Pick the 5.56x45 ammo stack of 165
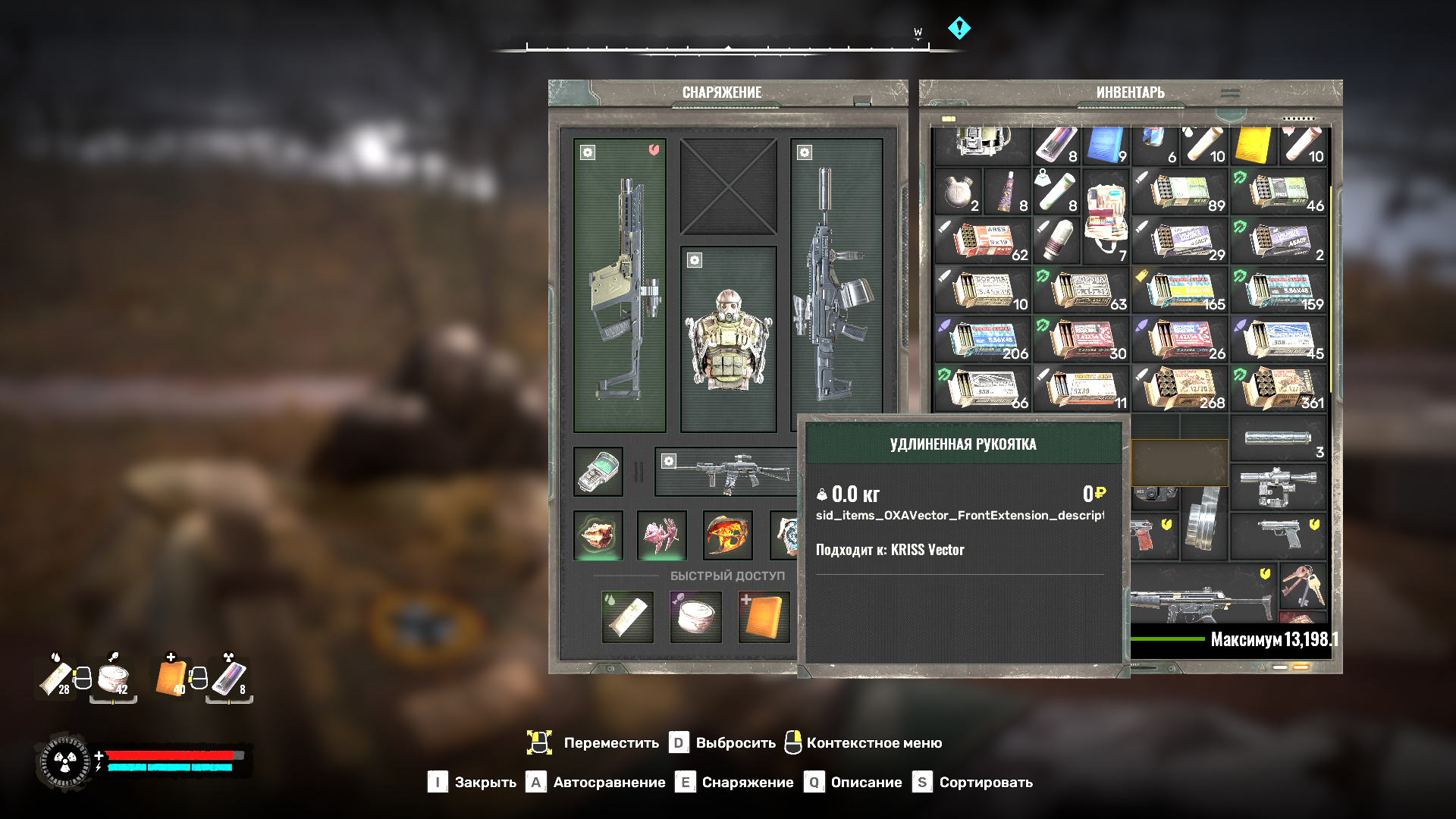 pyautogui.click(x=1179, y=290)
